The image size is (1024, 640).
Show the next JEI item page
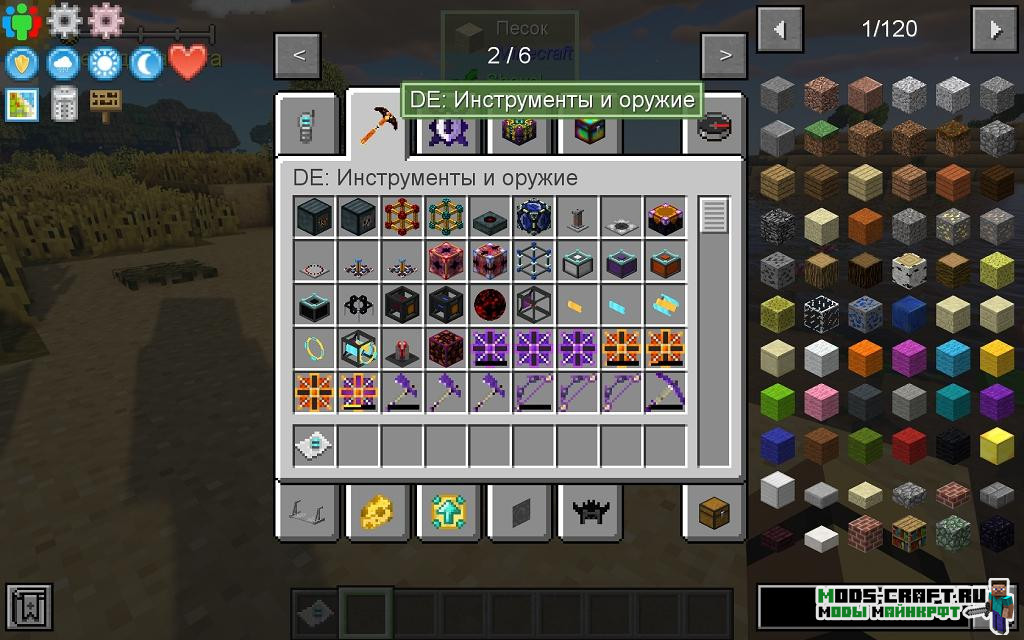tap(996, 30)
